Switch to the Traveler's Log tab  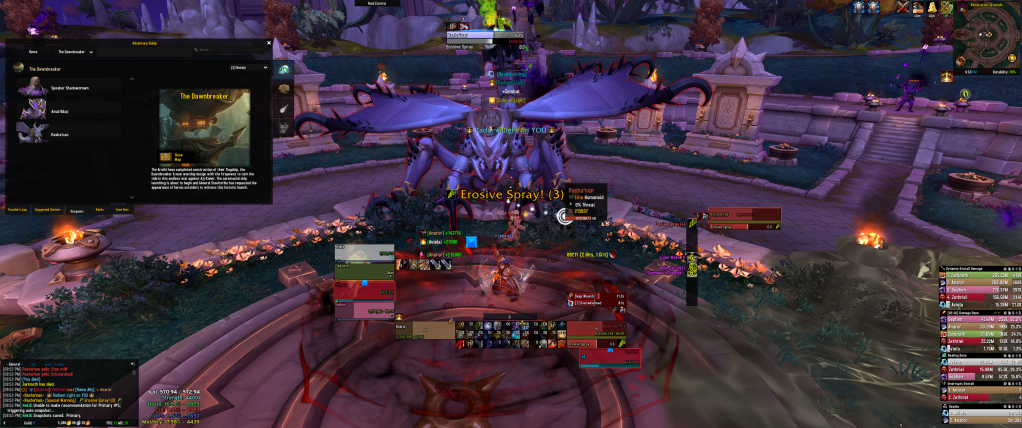pos(18,210)
